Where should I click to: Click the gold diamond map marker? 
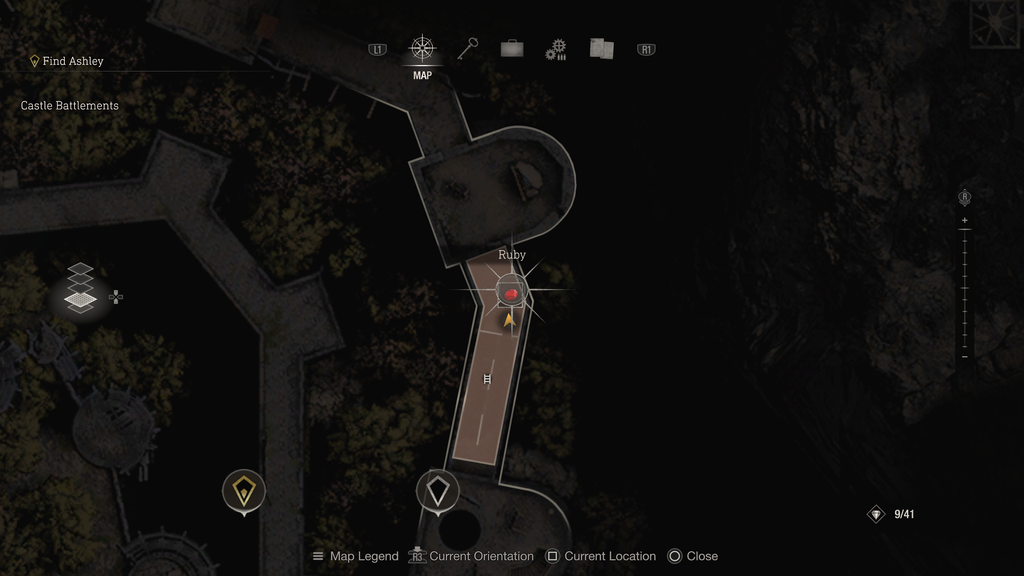pos(244,490)
